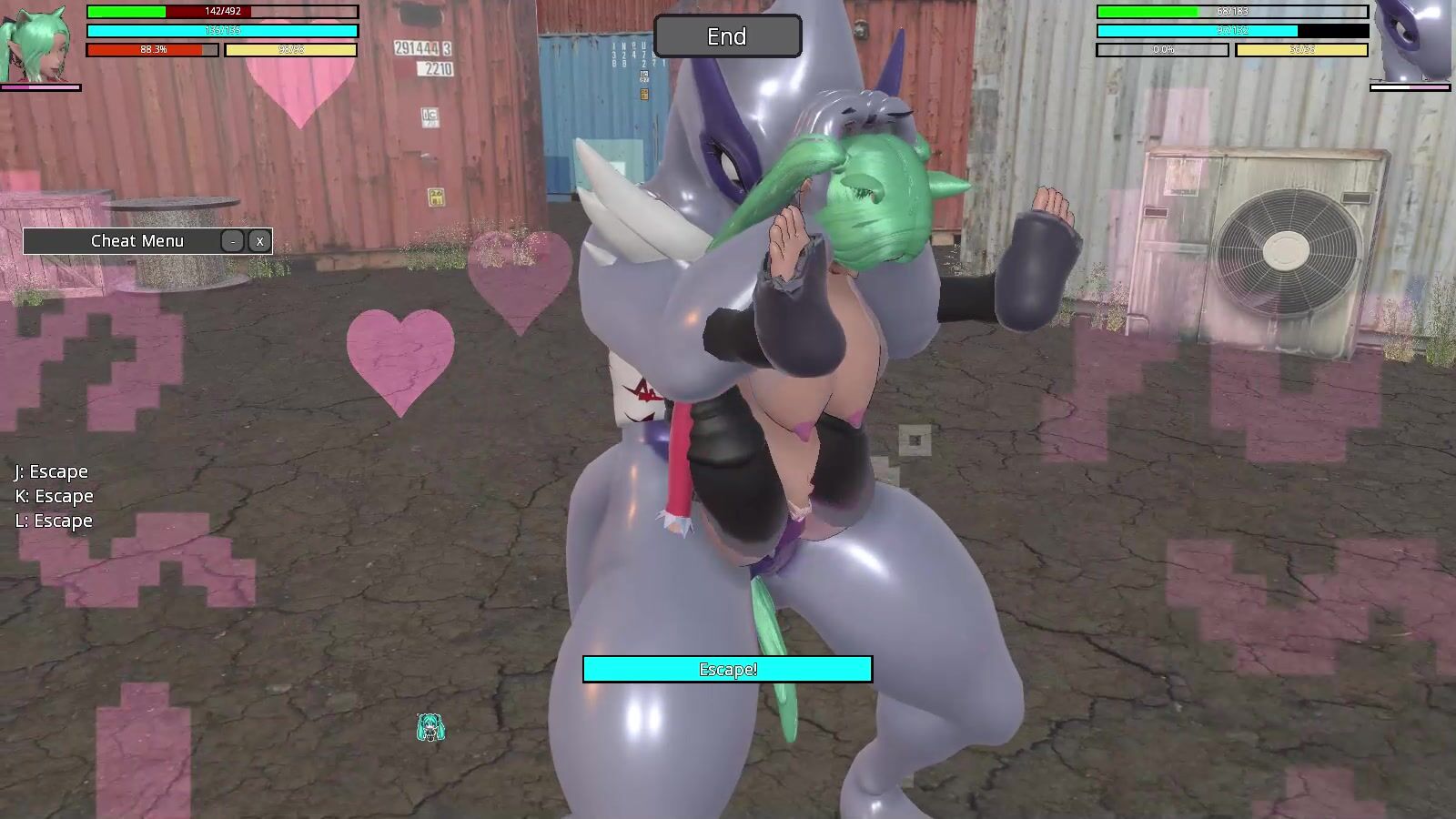Close the Cheat Menu panel
Viewport: 1456px width, 819px height.
click(259, 241)
